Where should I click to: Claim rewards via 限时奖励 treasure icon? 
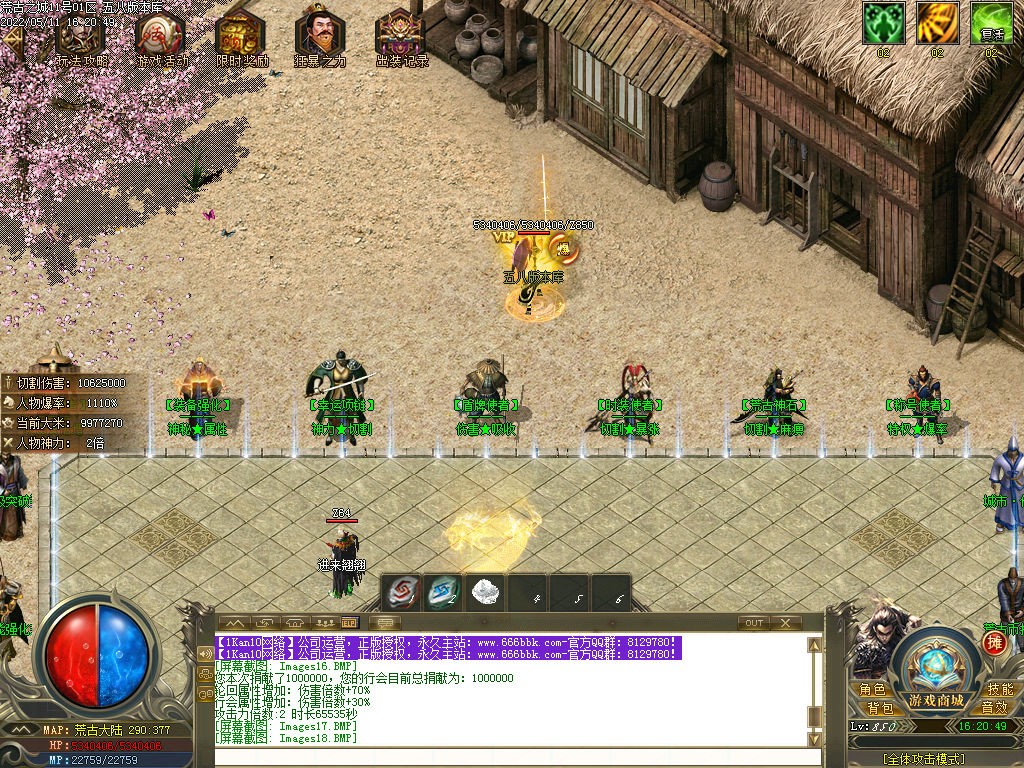[x=241, y=37]
